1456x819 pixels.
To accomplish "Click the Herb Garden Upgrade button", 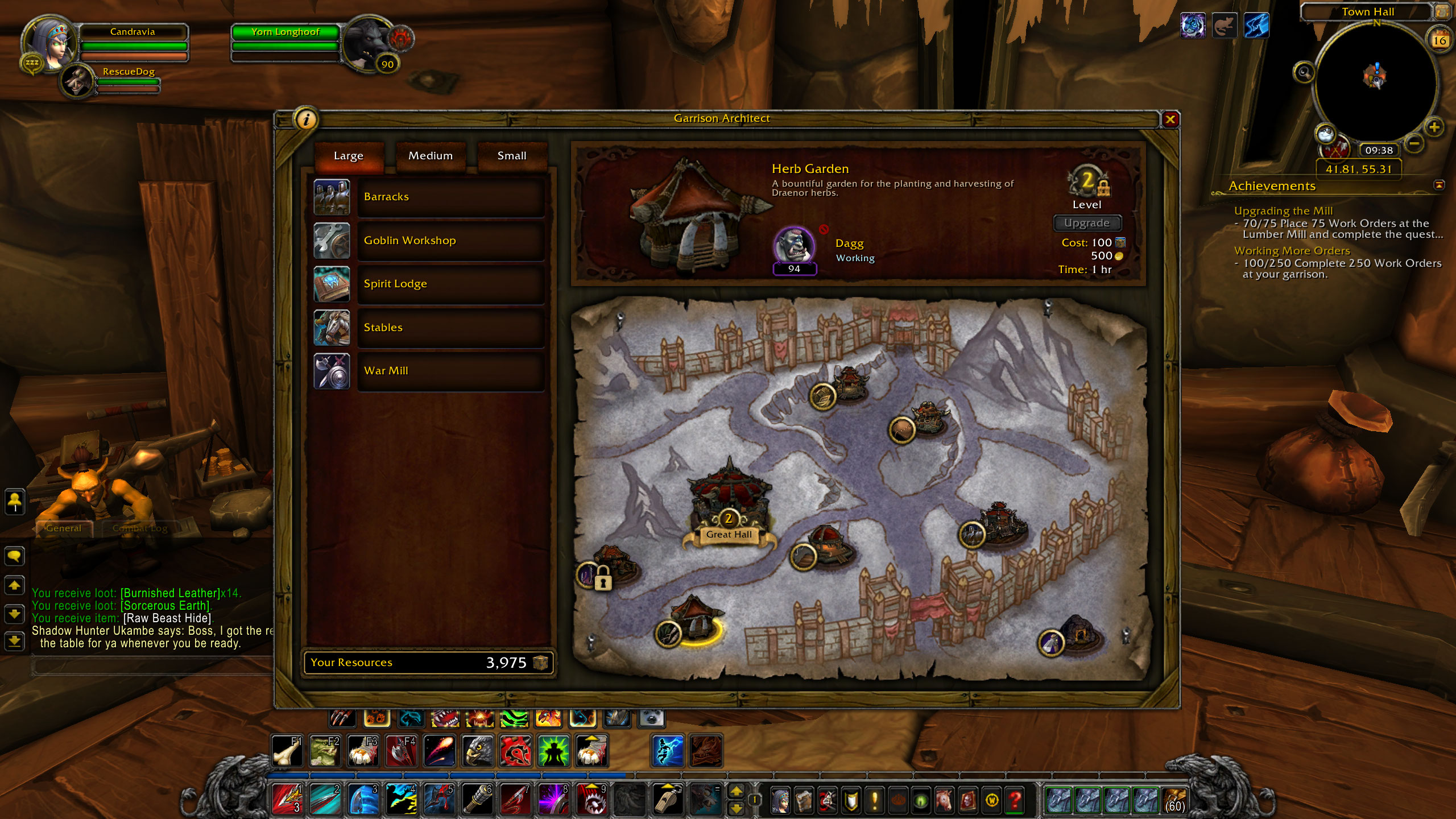I will coord(1086,223).
